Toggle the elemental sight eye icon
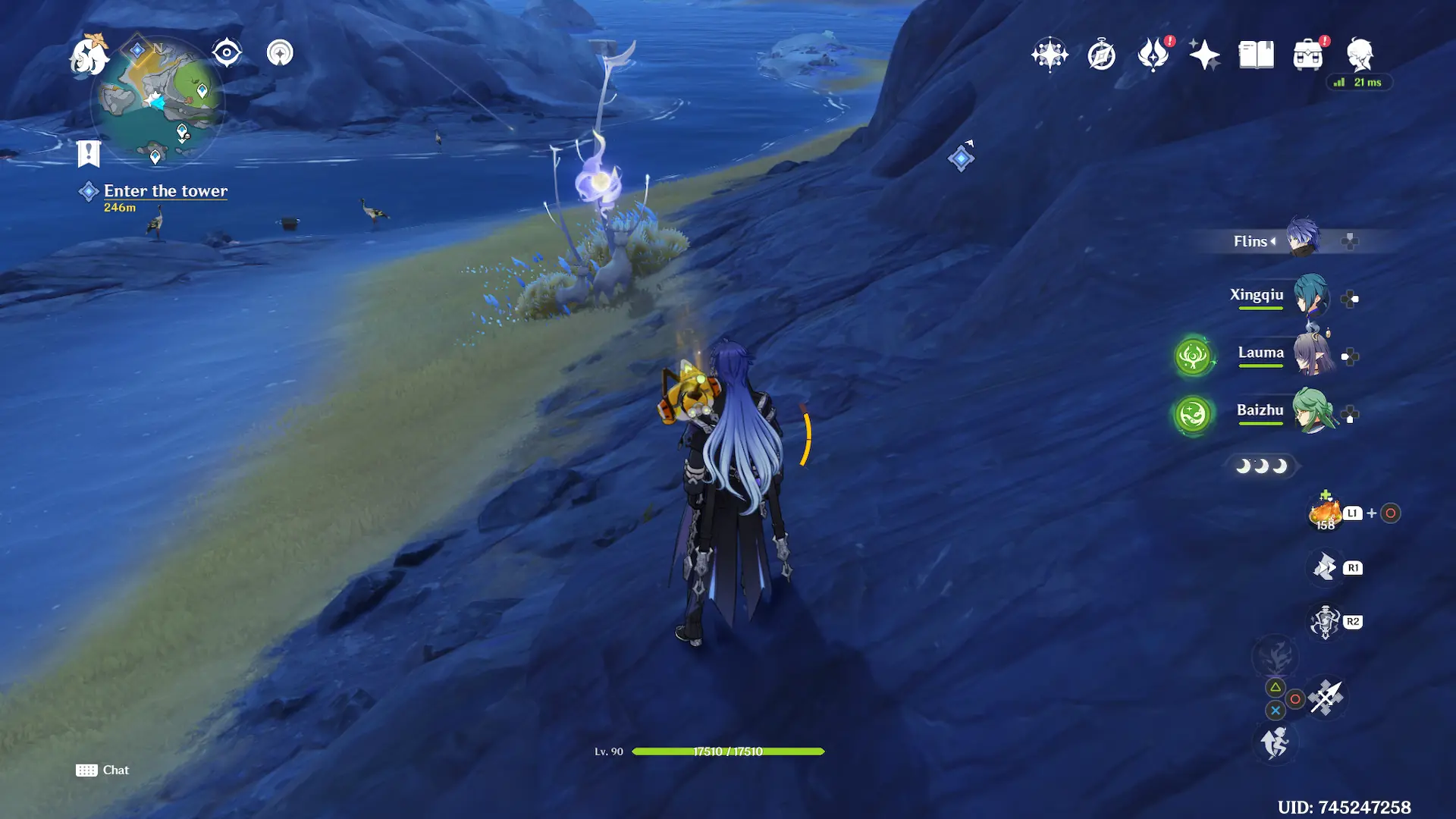 tap(227, 53)
